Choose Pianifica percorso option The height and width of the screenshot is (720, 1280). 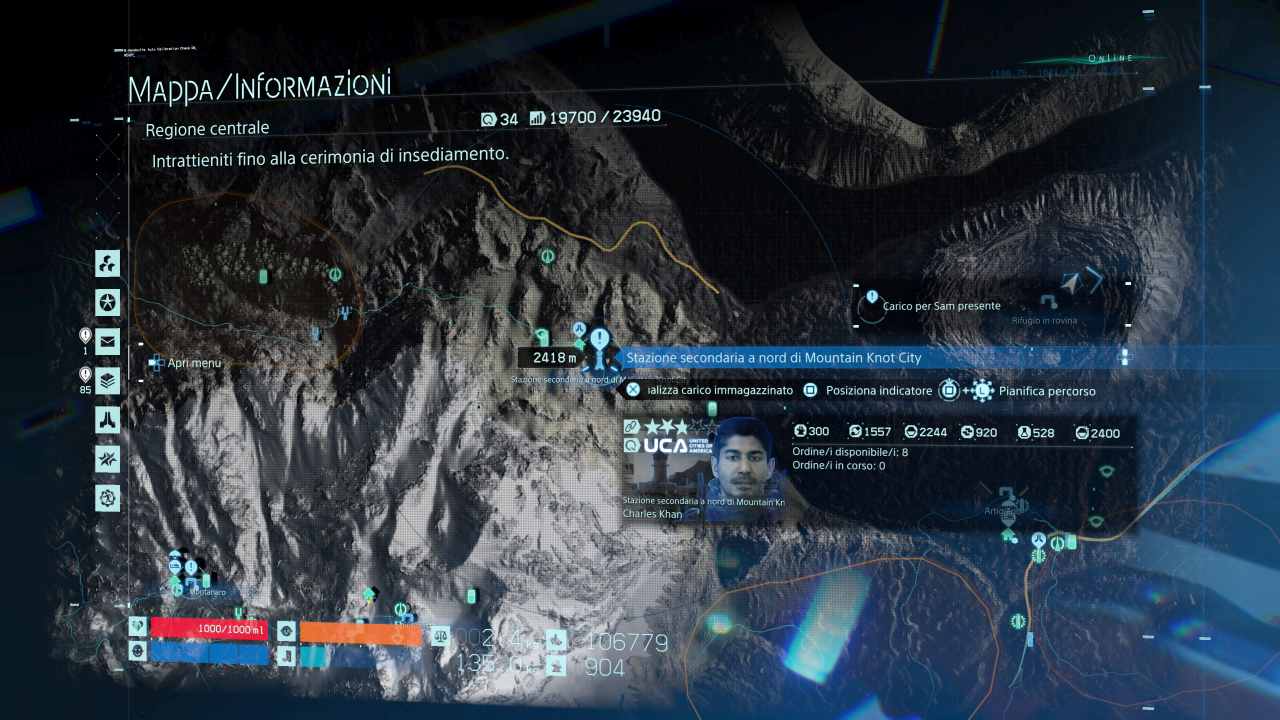[x=1046, y=391]
